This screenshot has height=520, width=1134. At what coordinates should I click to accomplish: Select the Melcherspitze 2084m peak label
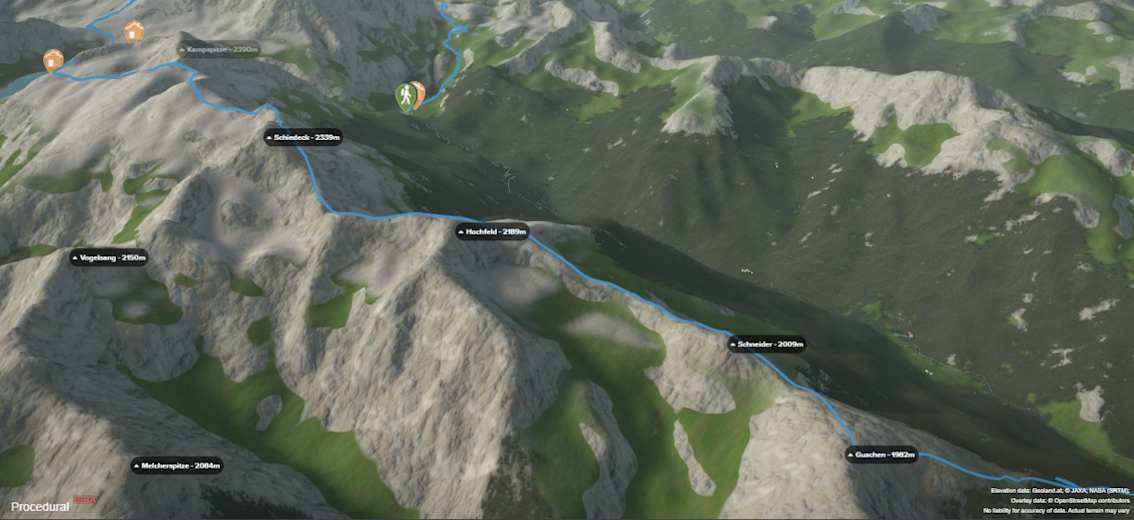tap(177, 465)
